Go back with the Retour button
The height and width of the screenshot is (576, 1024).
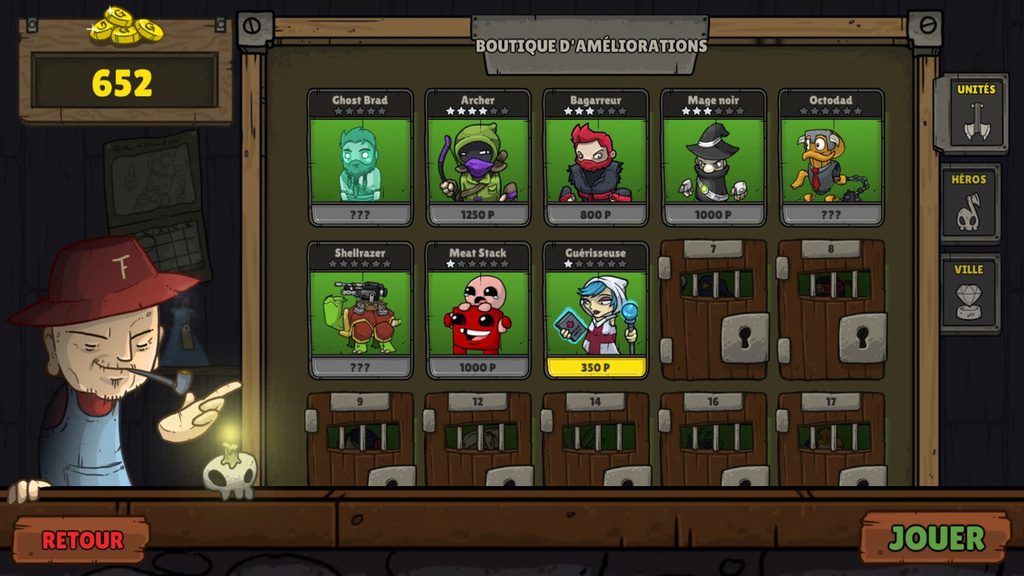click(82, 540)
